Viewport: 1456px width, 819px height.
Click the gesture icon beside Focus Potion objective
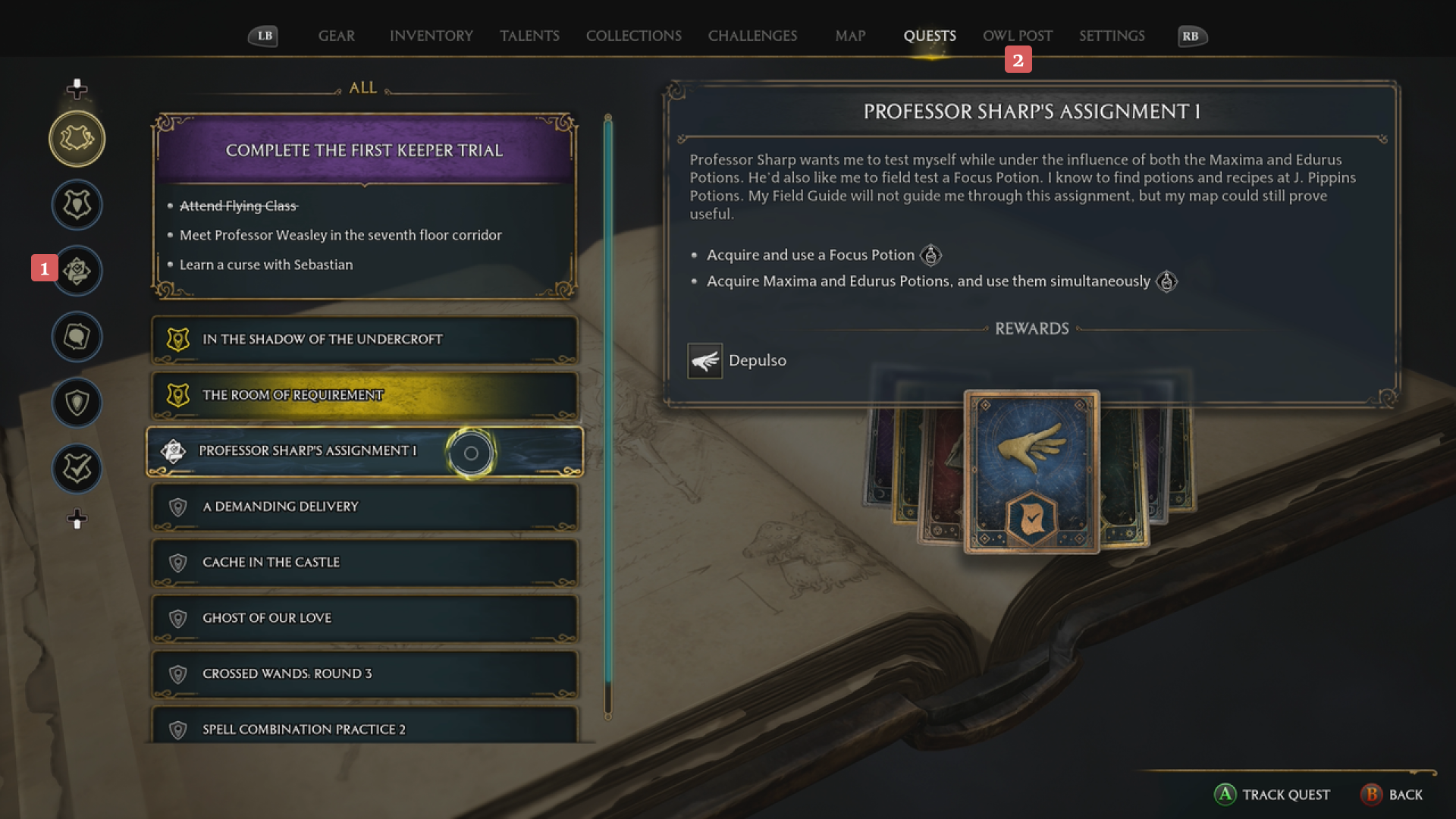click(x=932, y=256)
